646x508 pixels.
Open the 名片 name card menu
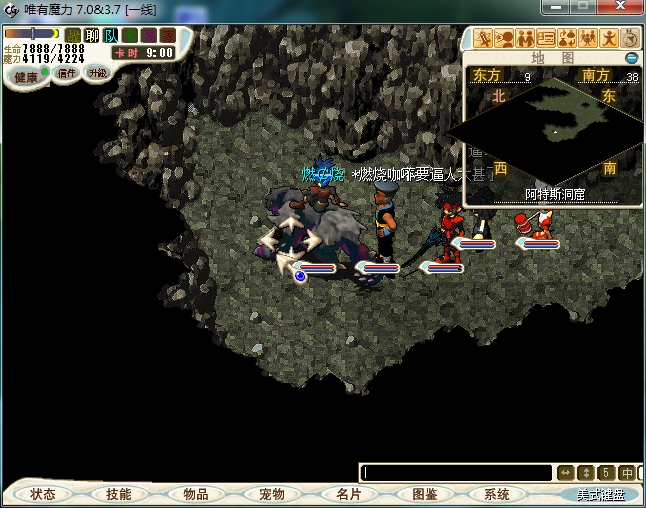pyautogui.click(x=348, y=494)
